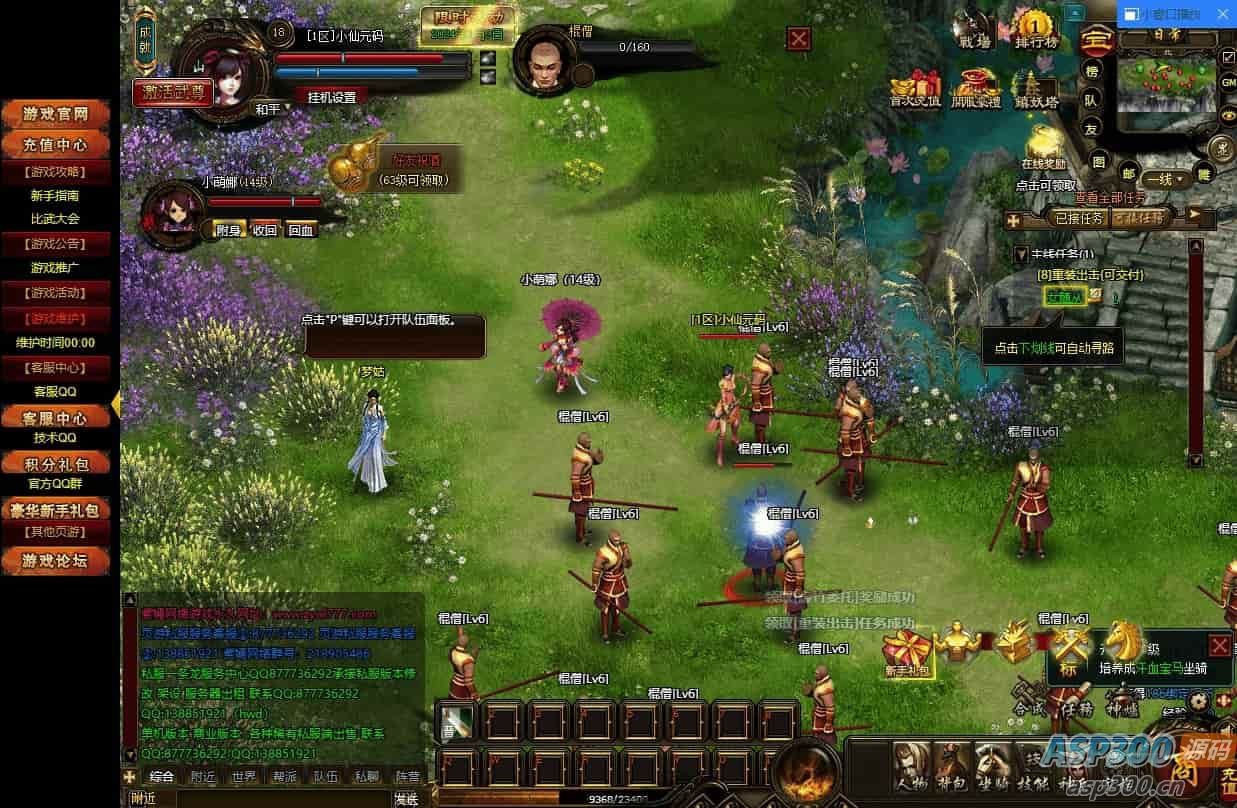The width and height of the screenshot is (1237, 808).
Task: Send chat message with 发送 button
Action: (x=406, y=799)
